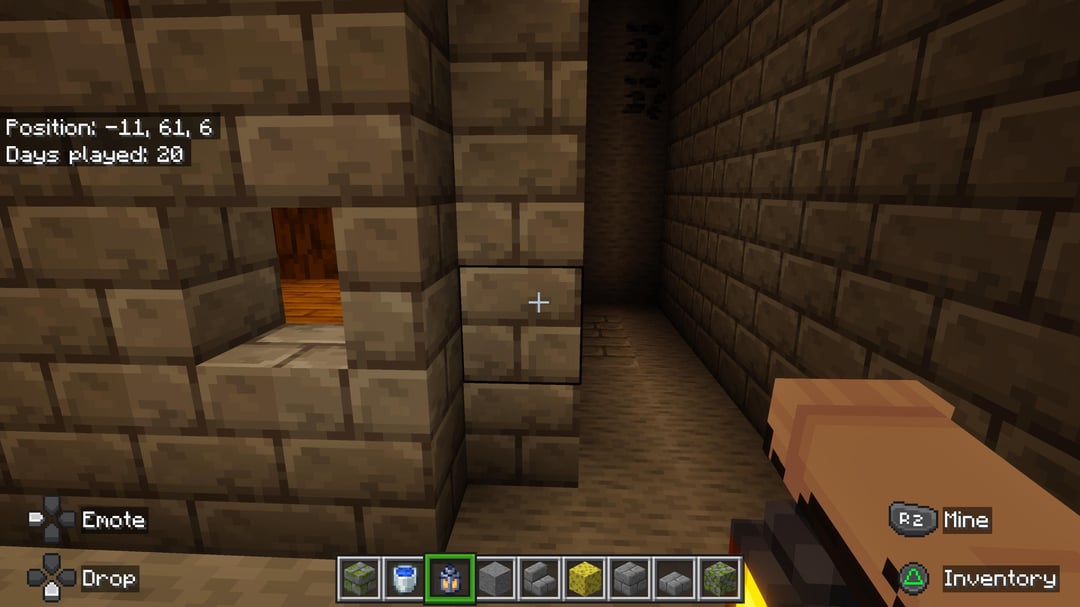Screen dimensions: 1080x607
Task: Pick the stone brick slab slot
Action: (x=674, y=579)
